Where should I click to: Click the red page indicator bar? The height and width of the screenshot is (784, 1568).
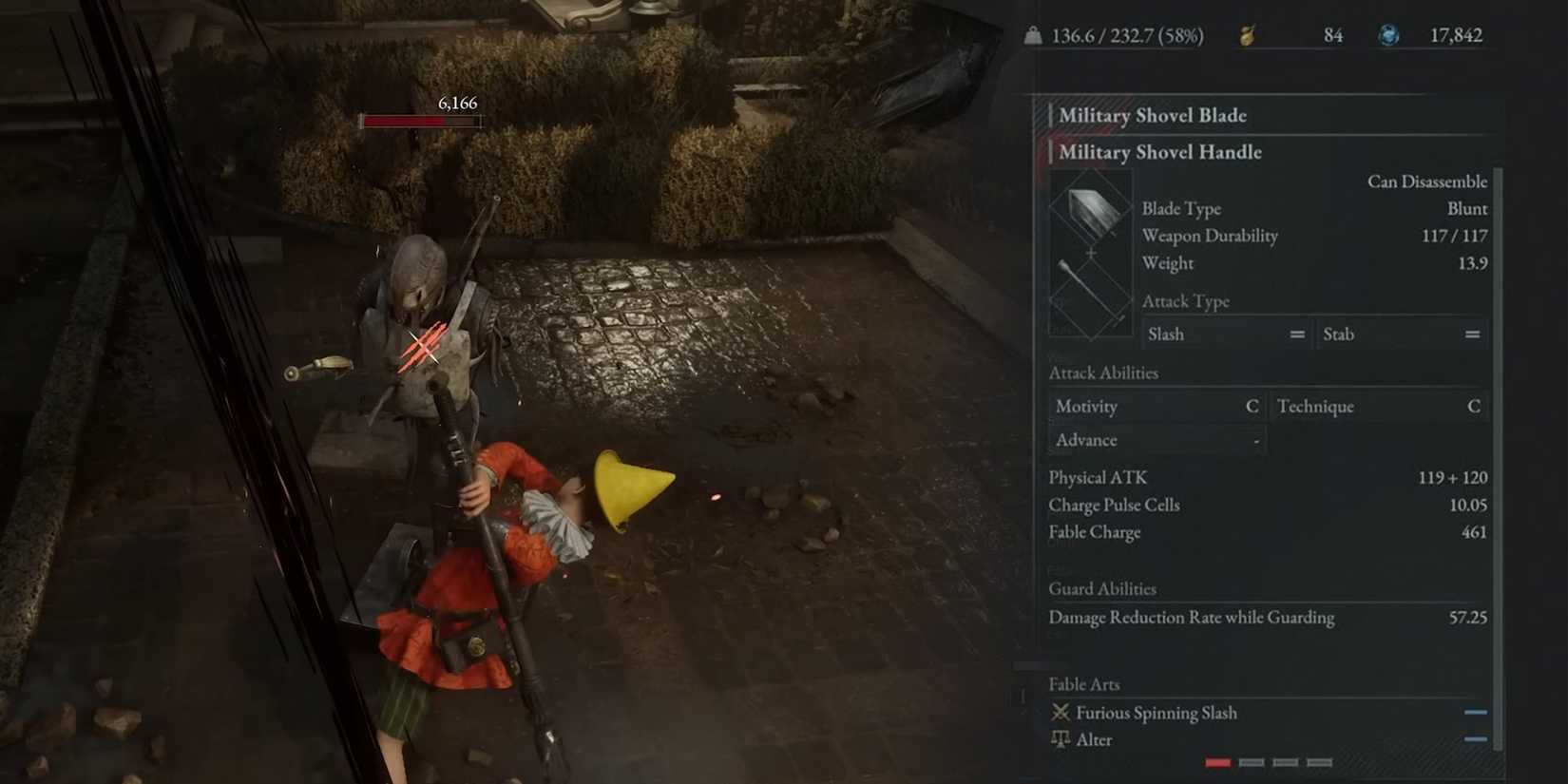(x=1216, y=761)
